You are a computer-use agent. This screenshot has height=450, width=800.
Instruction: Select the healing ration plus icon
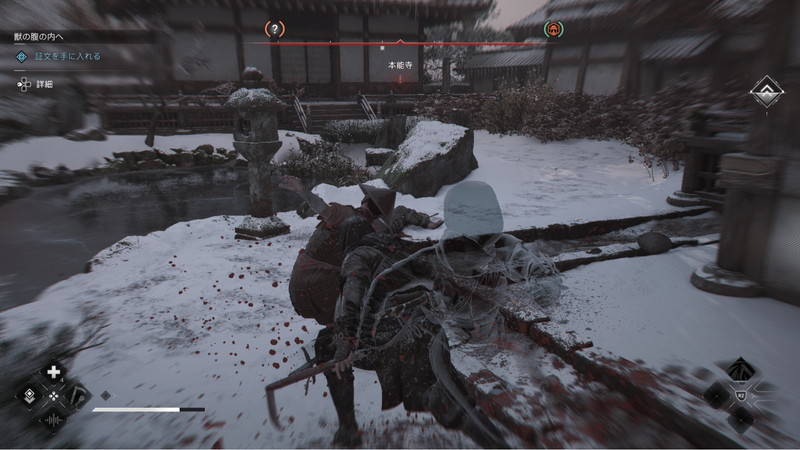[x=54, y=372]
